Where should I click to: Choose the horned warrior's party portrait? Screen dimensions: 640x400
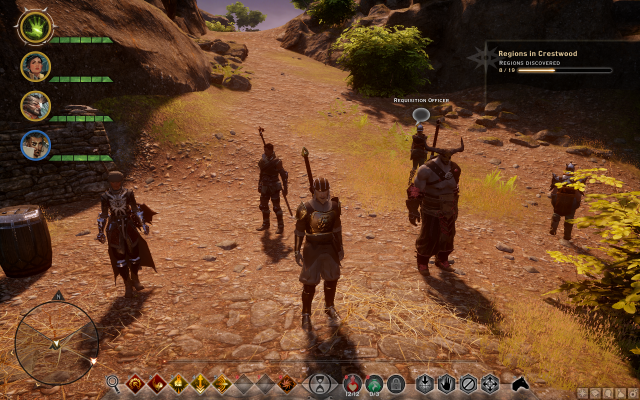(x=35, y=106)
